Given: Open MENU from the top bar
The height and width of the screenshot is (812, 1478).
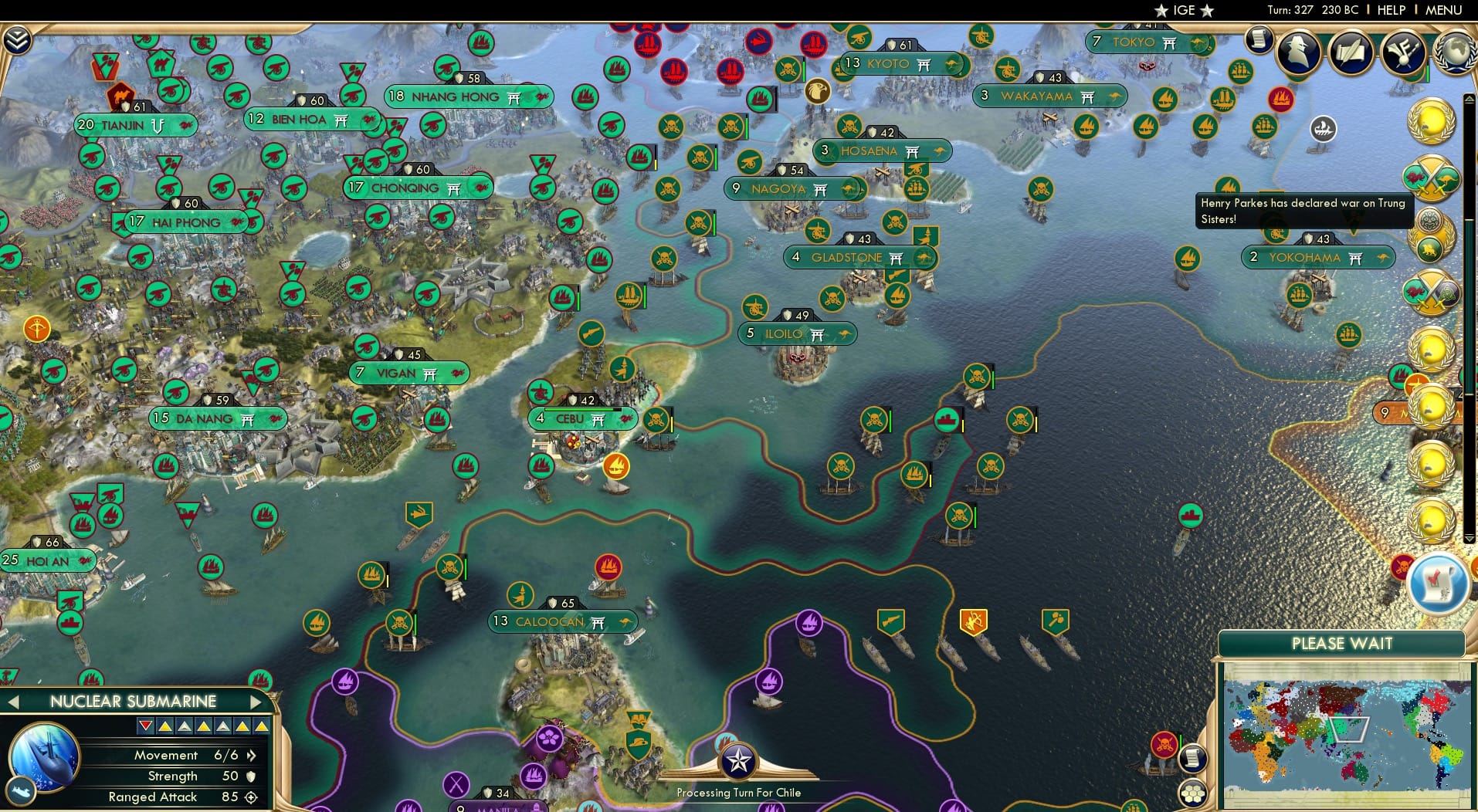Looking at the screenshot, I should pos(1443,10).
